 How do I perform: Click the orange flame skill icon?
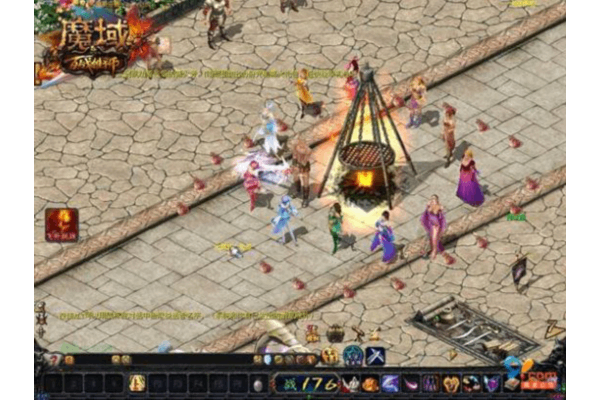tap(369, 384)
